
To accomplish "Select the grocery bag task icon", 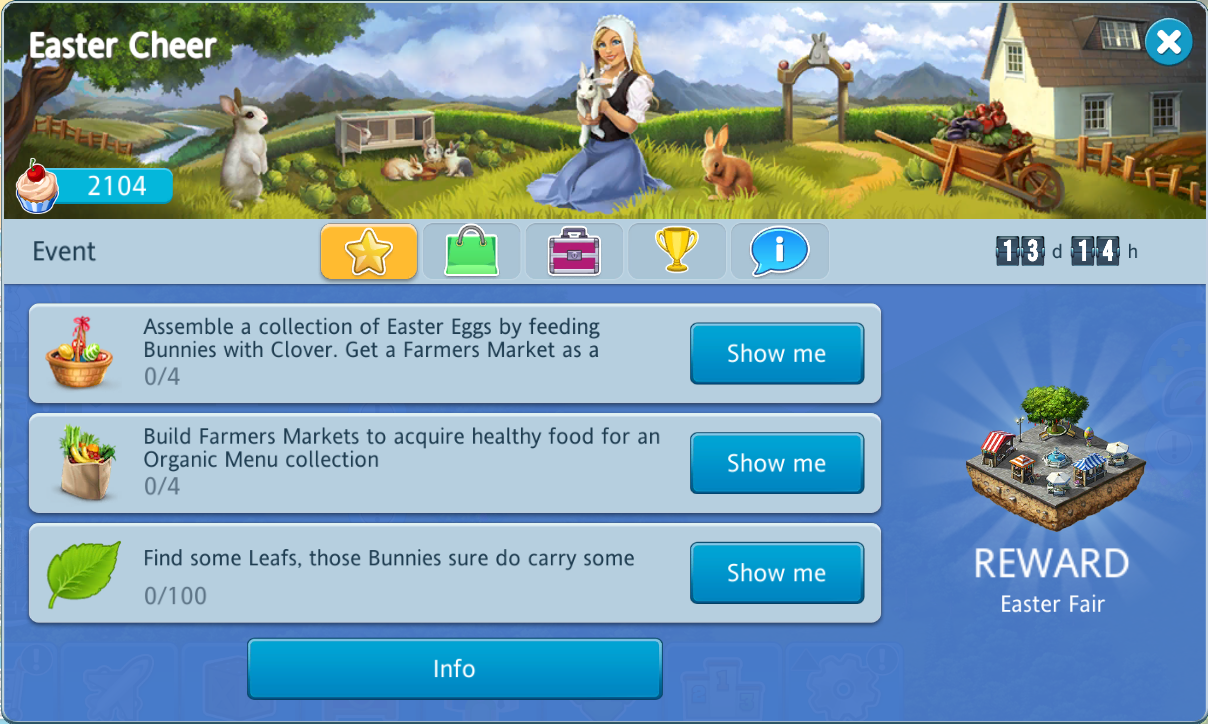I will coord(86,462).
